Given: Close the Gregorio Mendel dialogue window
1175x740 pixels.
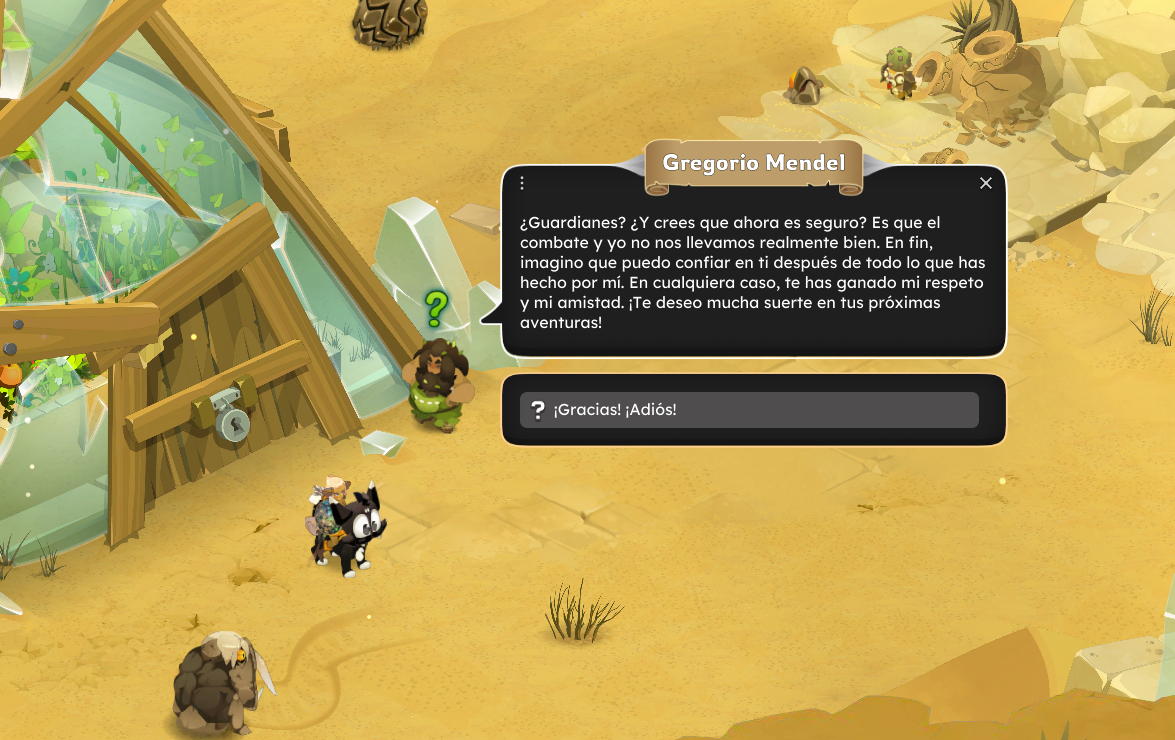Looking at the screenshot, I should tap(986, 183).
